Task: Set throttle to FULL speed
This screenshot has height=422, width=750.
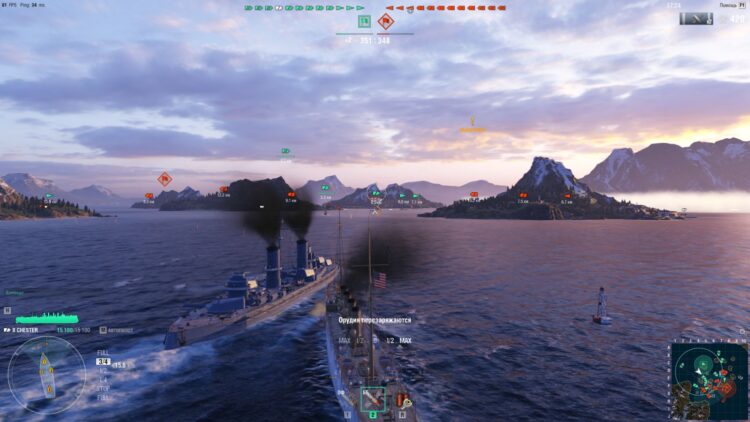Action: coord(102,352)
